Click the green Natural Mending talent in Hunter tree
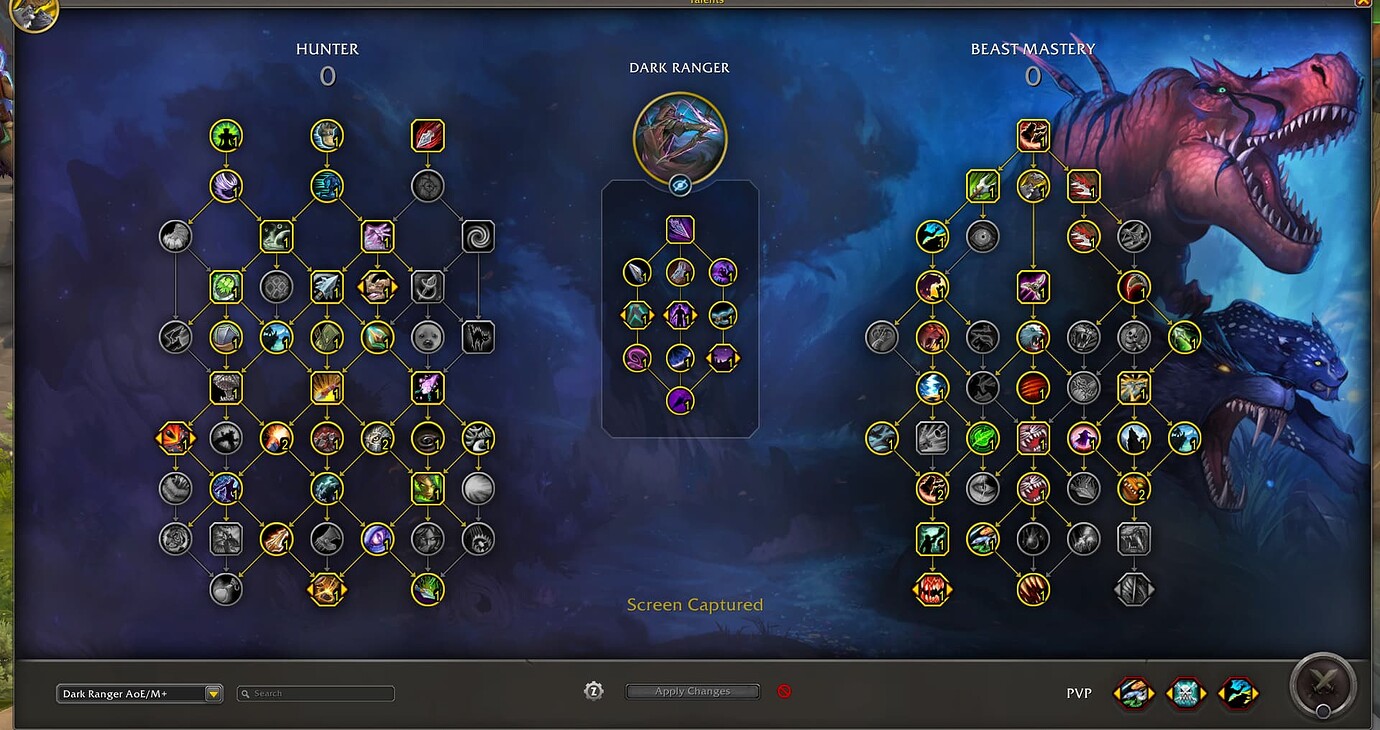The width and height of the screenshot is (1380, 730). (227, 286)
